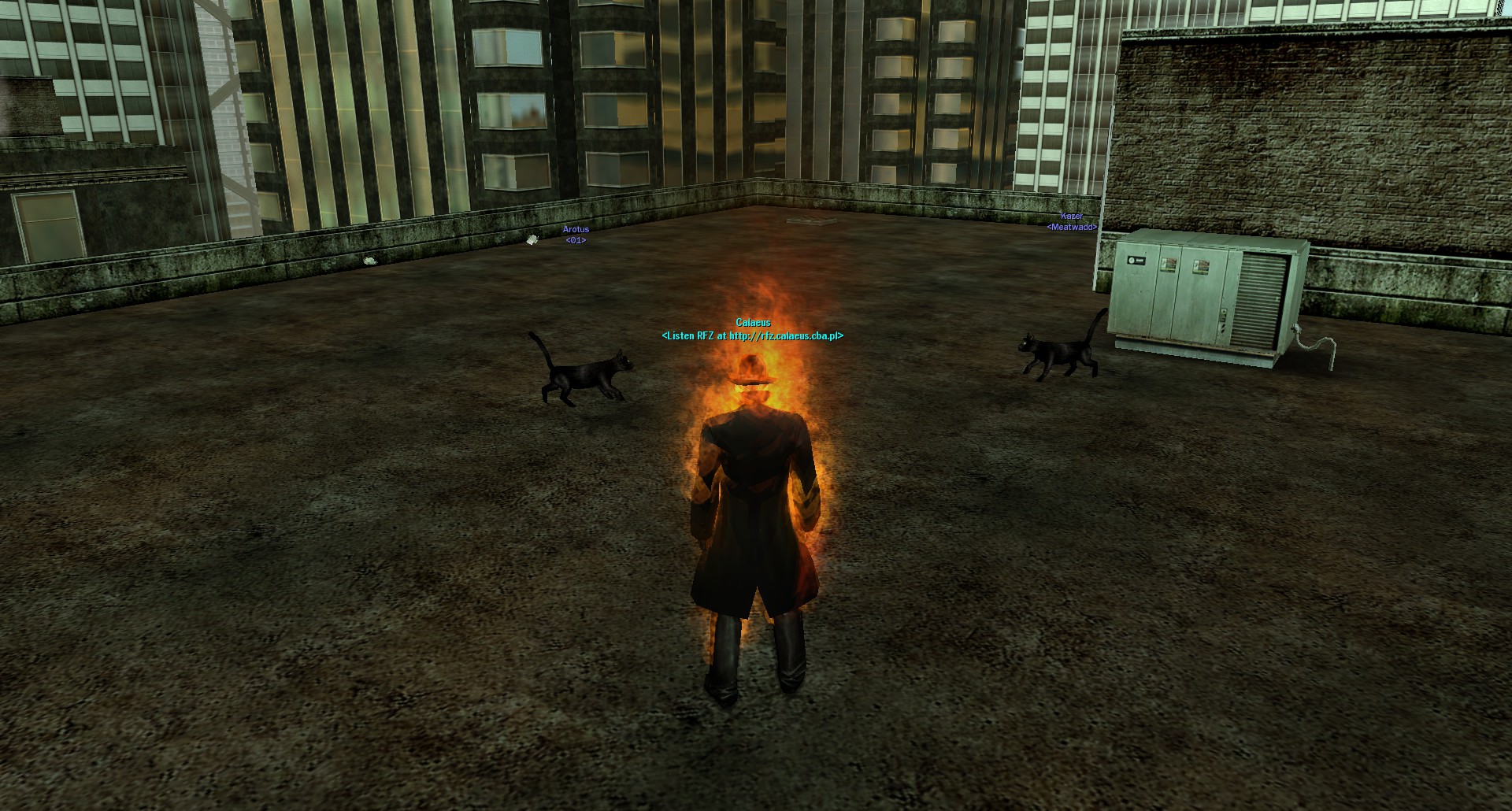Click the Kazer nameplate label
The image size is (1512, 811).
(x=1071, y=217)
